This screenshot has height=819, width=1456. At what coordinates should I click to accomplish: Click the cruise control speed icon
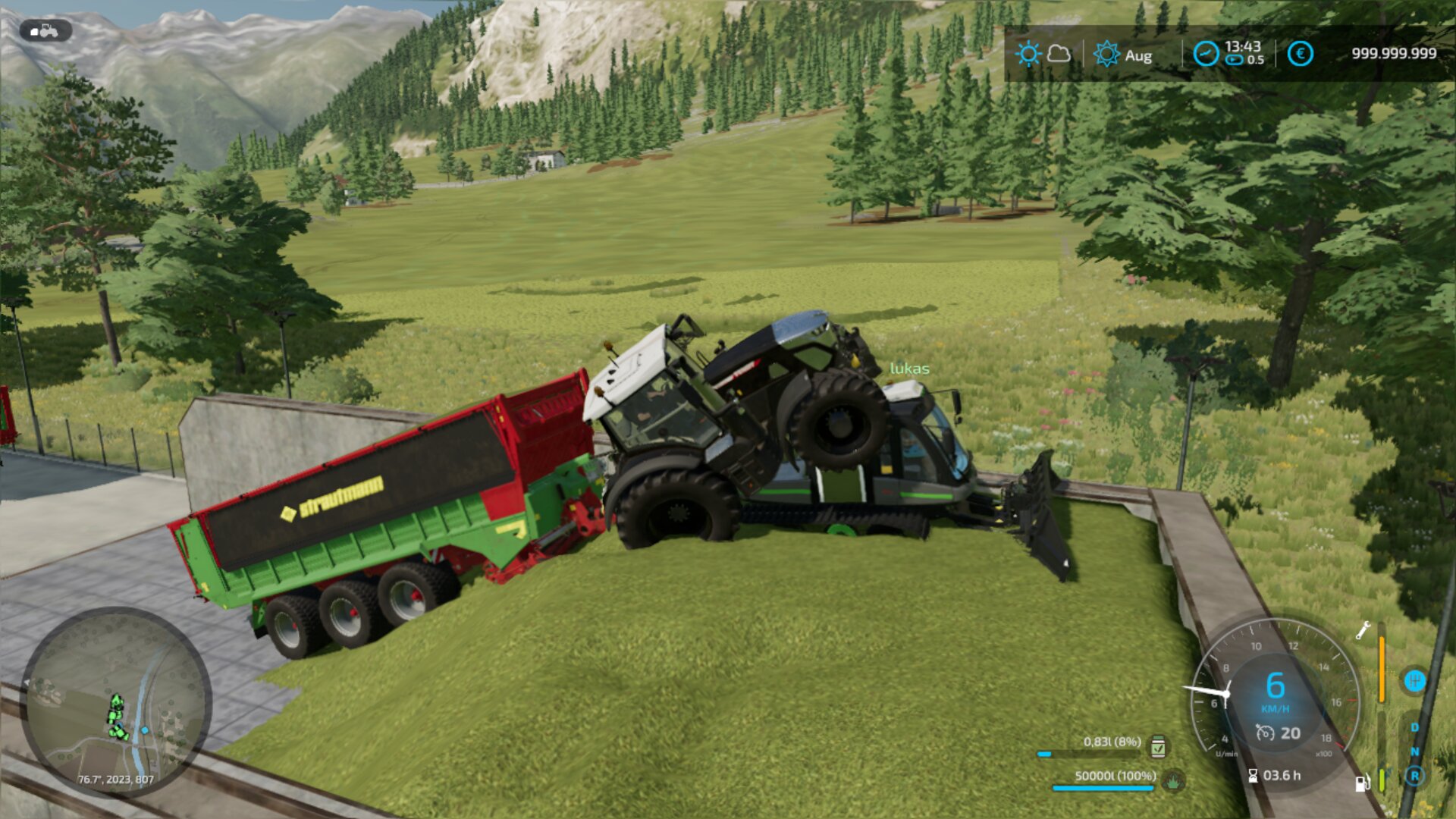click(1264, 733)
